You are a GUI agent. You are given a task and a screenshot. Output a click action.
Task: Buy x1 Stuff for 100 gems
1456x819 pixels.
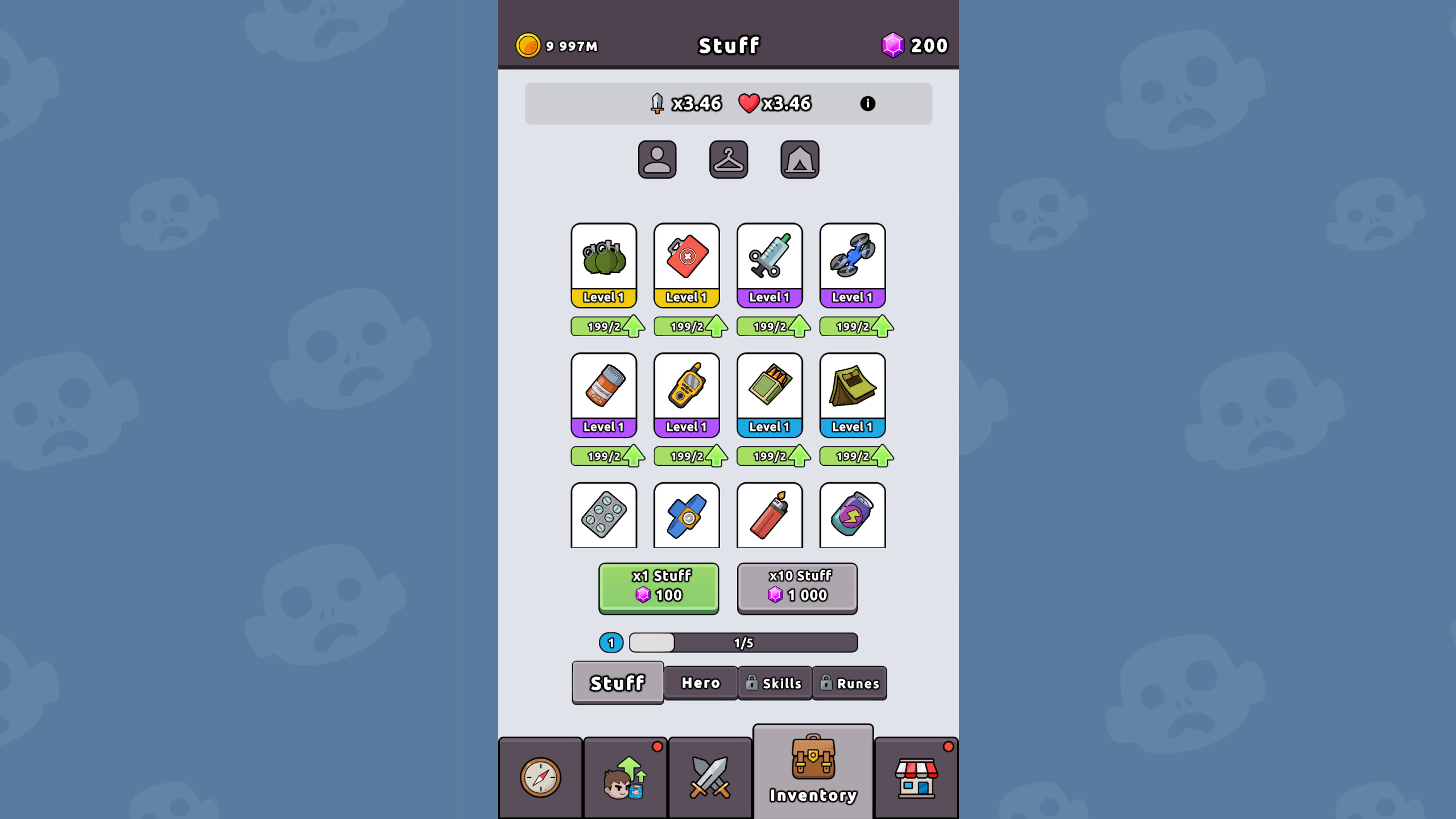[x=658, y=588]
